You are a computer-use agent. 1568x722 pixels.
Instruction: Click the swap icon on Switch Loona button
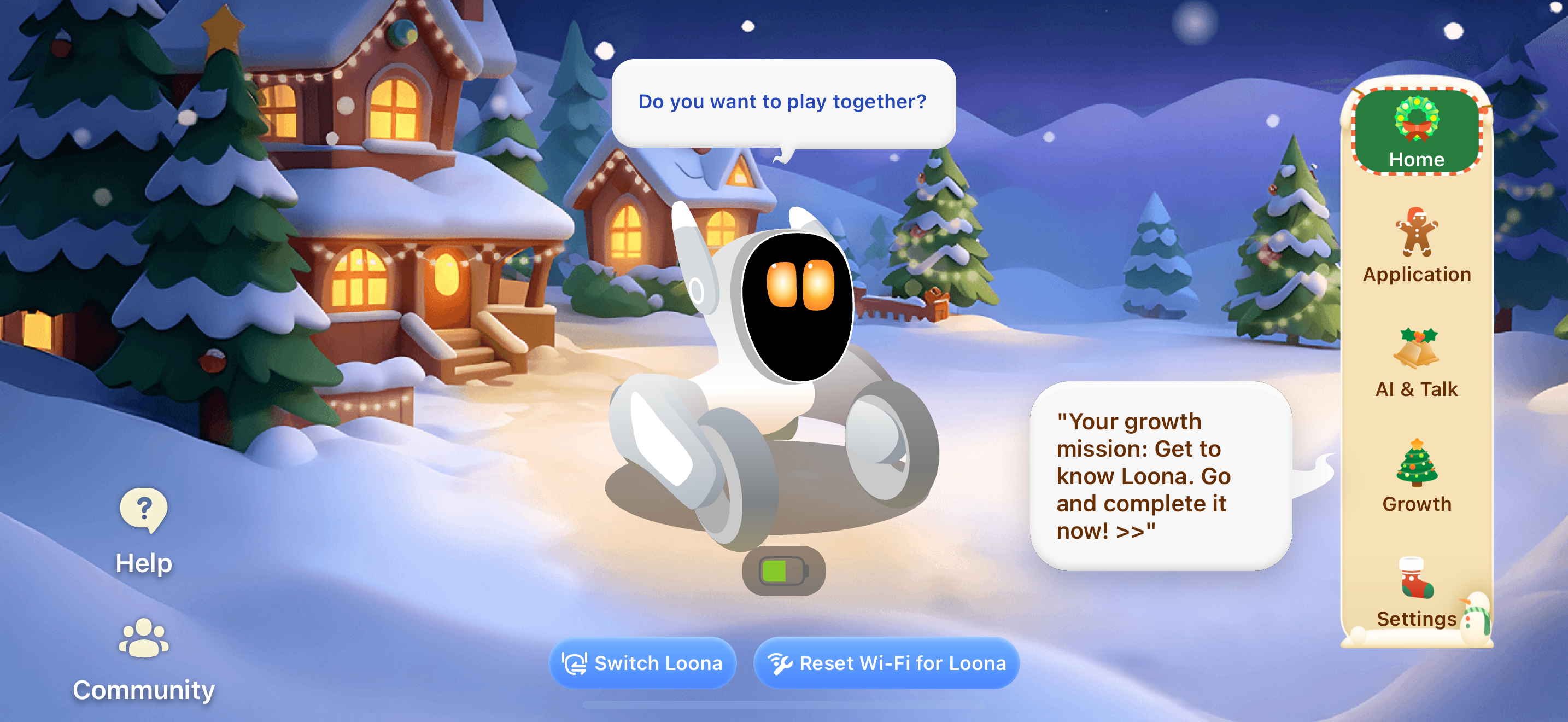(x=575, y=663)
